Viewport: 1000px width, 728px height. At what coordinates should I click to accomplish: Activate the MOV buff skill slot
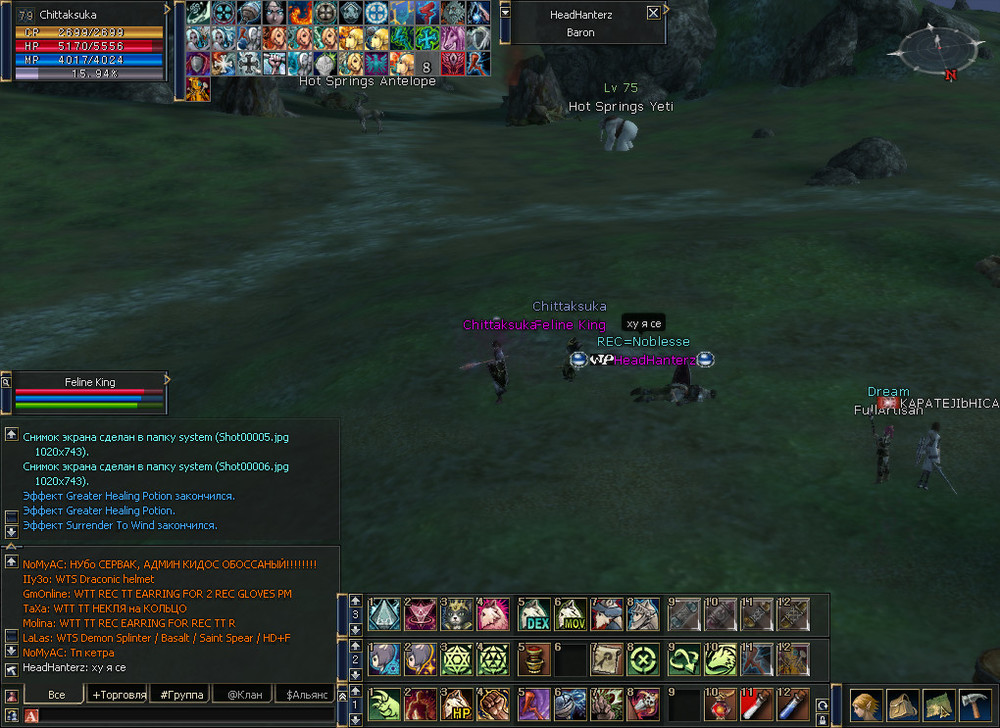point(571,614)
